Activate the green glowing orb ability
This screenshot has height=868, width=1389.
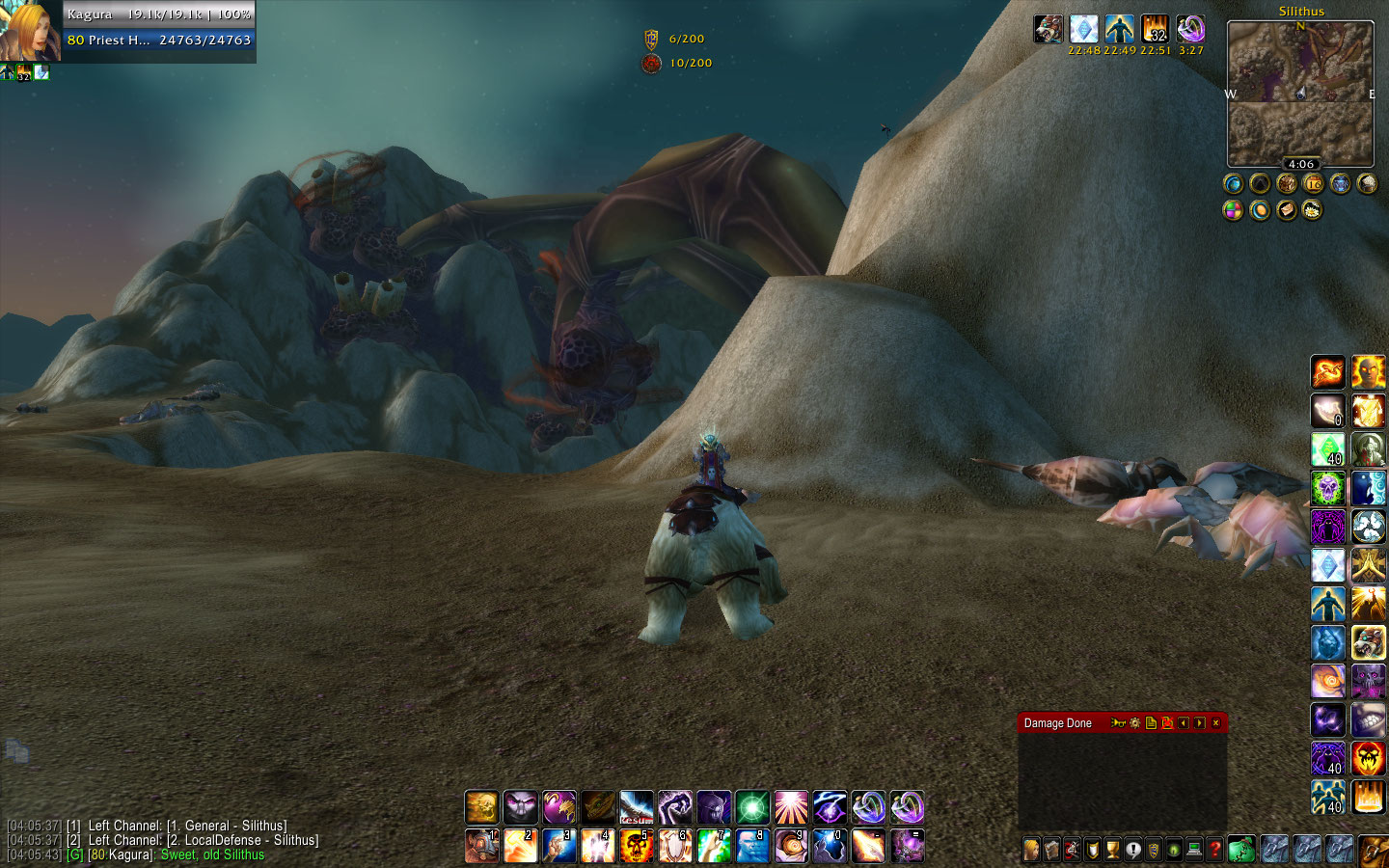click(752, 806)
